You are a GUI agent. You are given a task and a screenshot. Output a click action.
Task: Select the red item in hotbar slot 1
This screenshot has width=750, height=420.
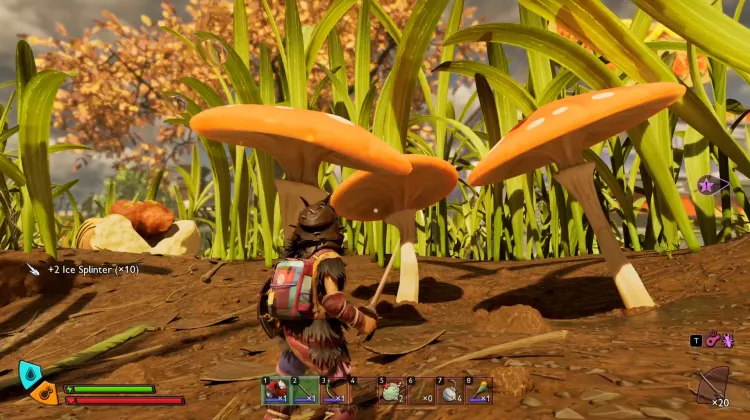click(276, 391)
